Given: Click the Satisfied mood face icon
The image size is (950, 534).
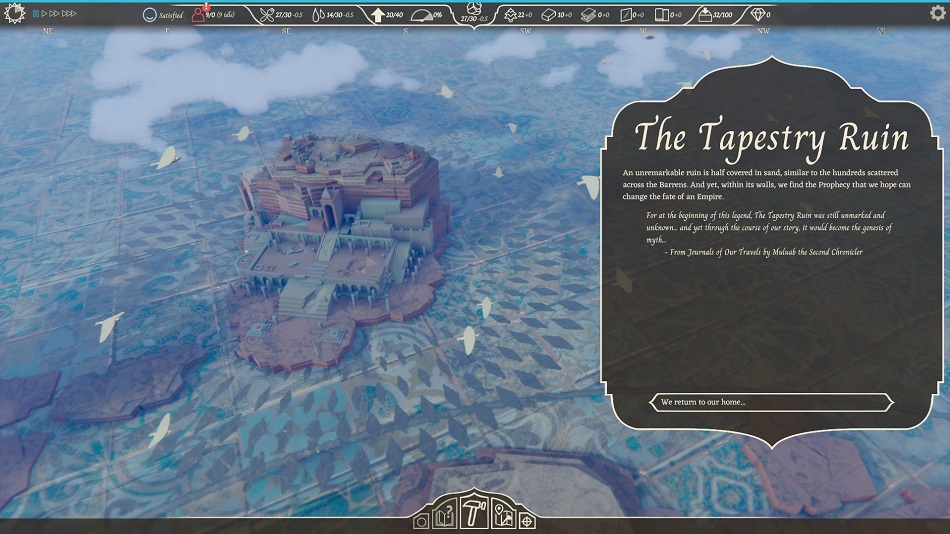Looking at the screenshot, I should pos(150,15).
